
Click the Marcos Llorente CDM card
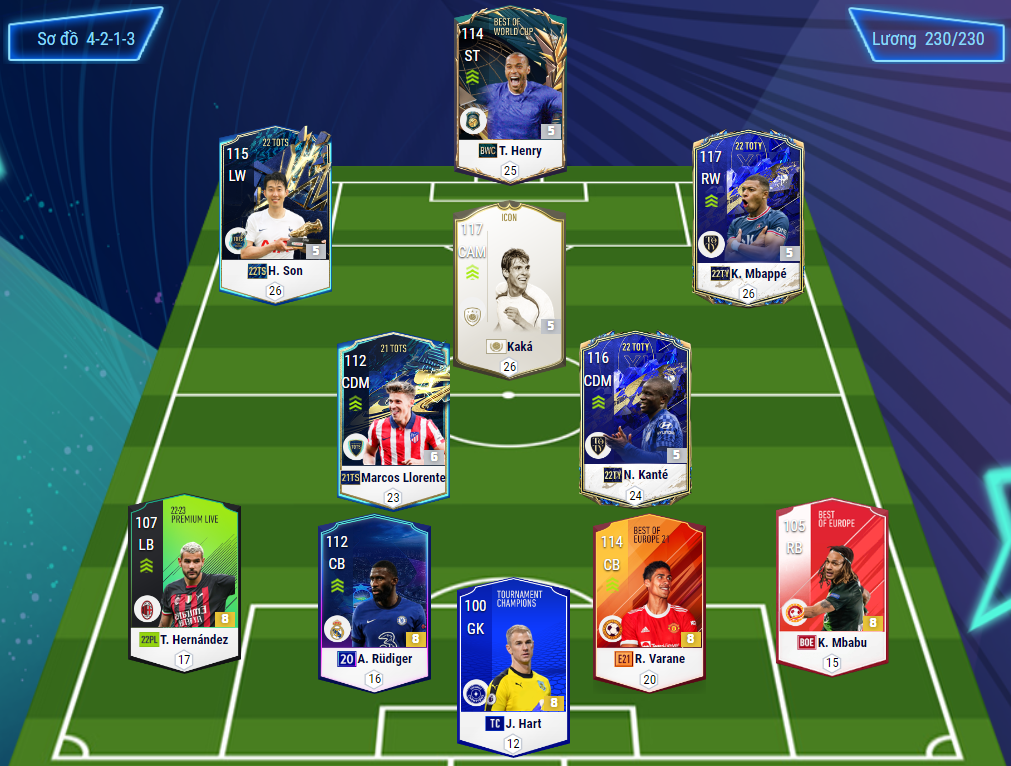click(x=393, y=415)
